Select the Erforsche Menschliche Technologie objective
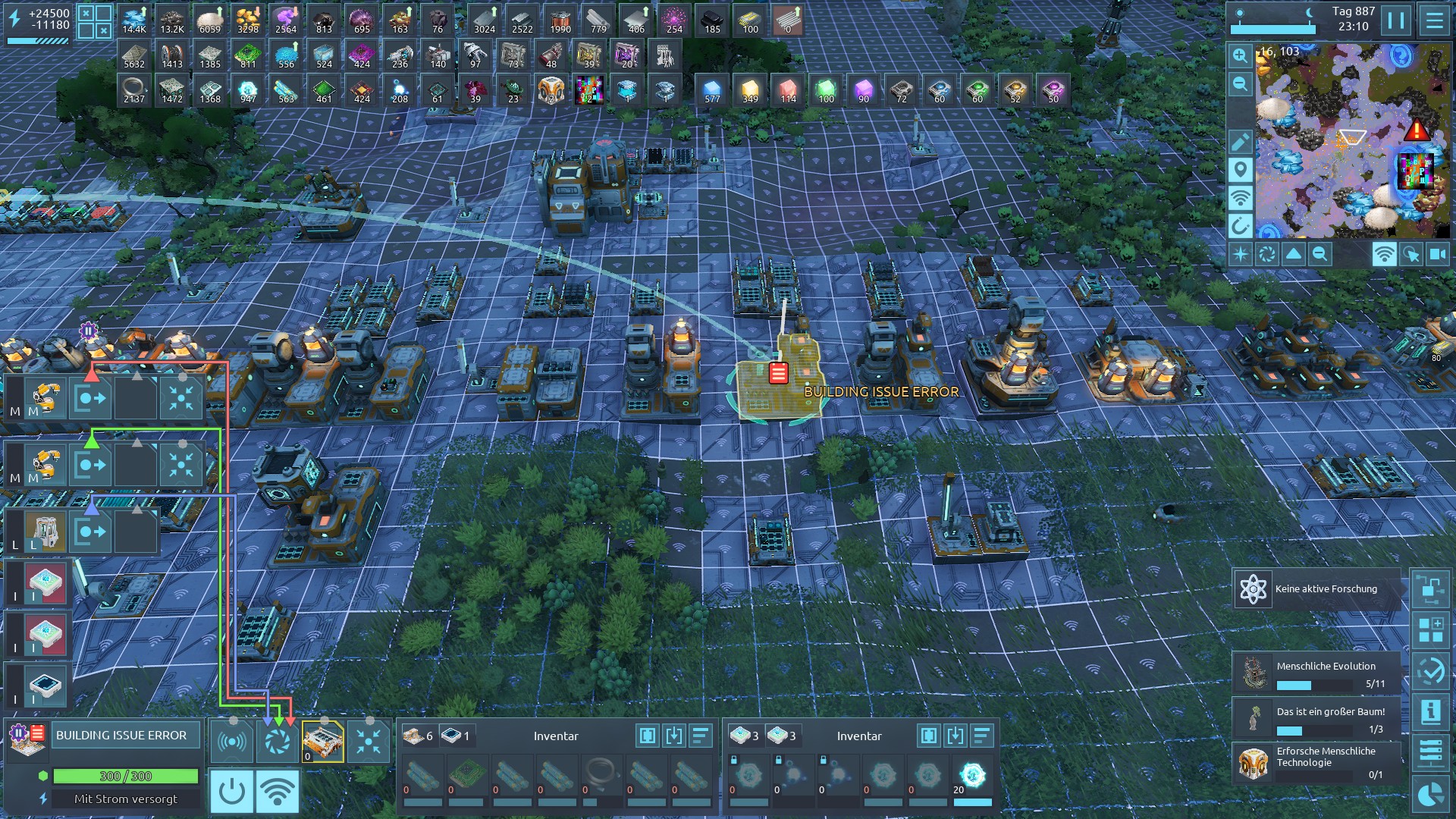 [x=1317, y=762]
